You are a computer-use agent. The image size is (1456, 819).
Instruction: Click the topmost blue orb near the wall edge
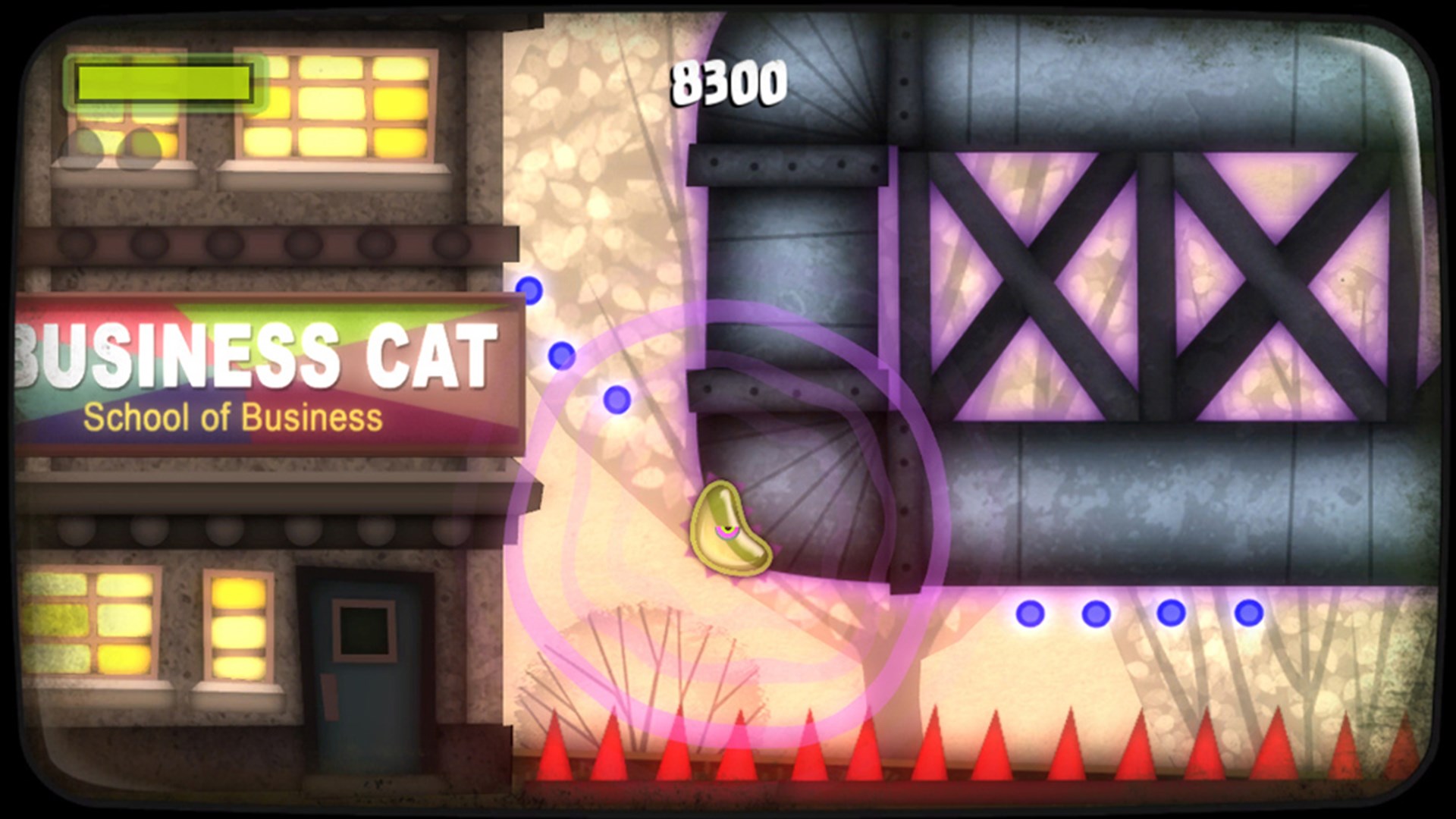[529, 288]
